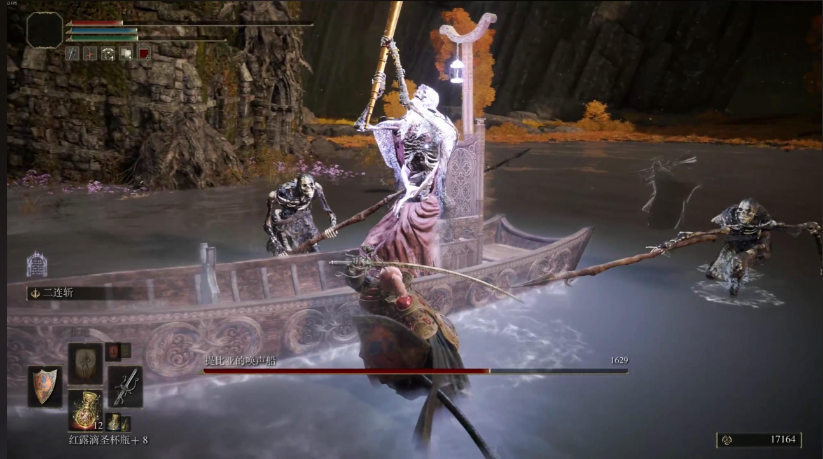Select the sword right-hand weapon slot
This screenshot has height=459, width=823.
[125, 385]
